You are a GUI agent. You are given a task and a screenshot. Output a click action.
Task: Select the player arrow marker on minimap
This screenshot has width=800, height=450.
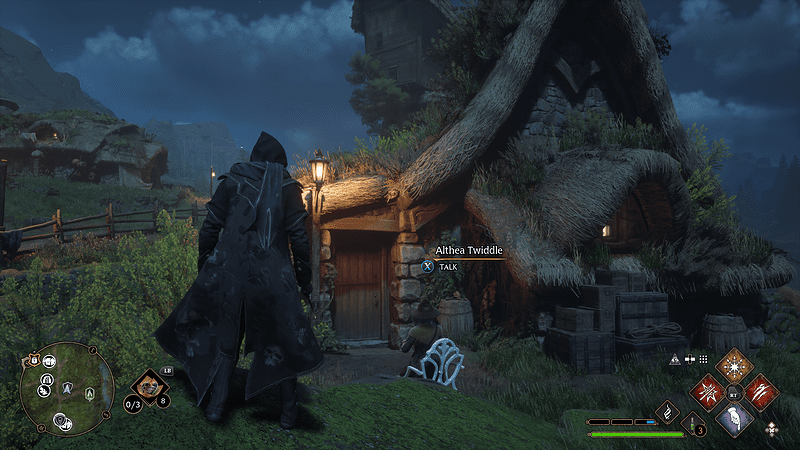[68, 386]
